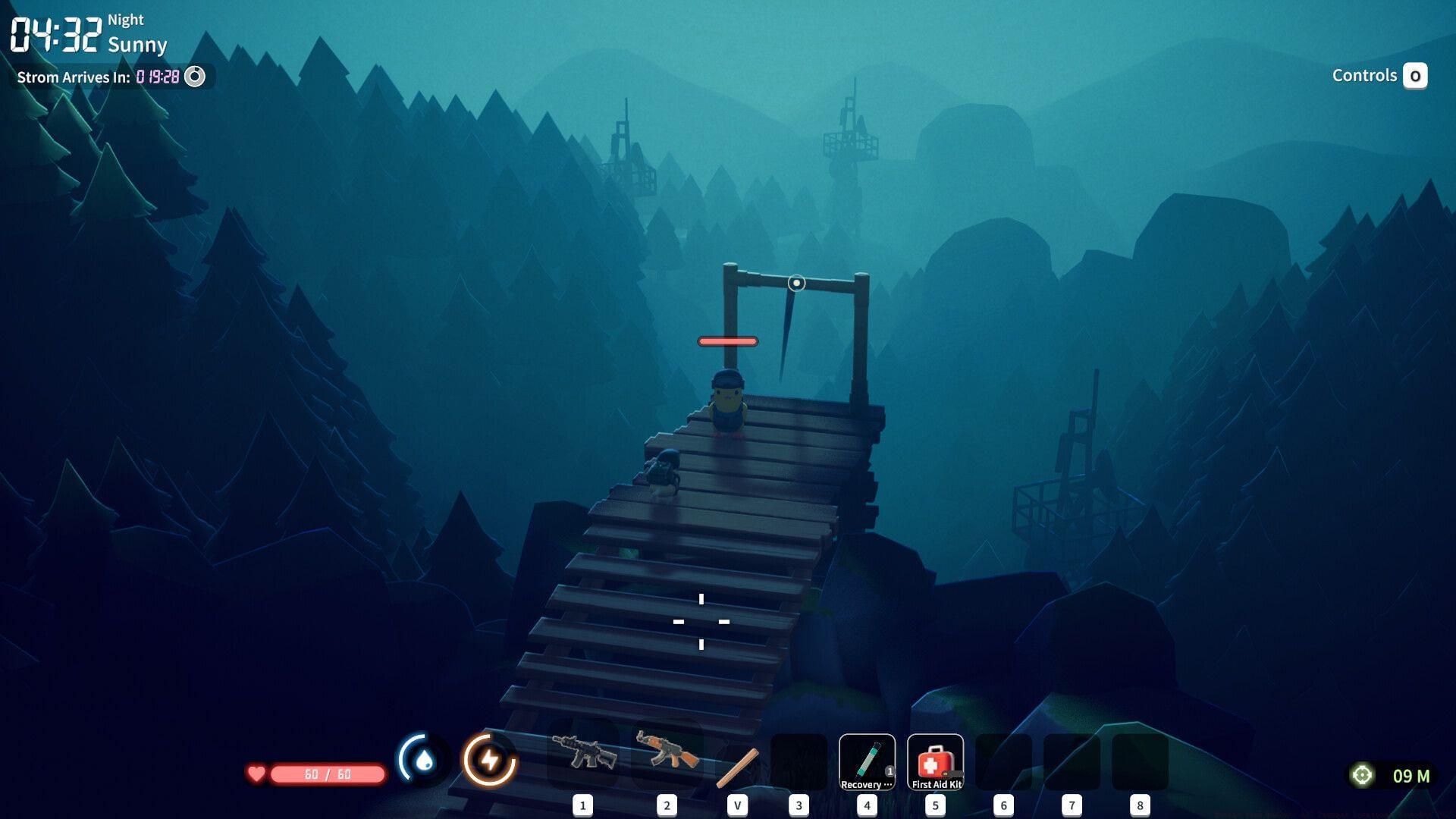The height and width of the screenshot is (819, 1456).
Task: Click the Sunny weather label
Action: (x=139, y=45)
